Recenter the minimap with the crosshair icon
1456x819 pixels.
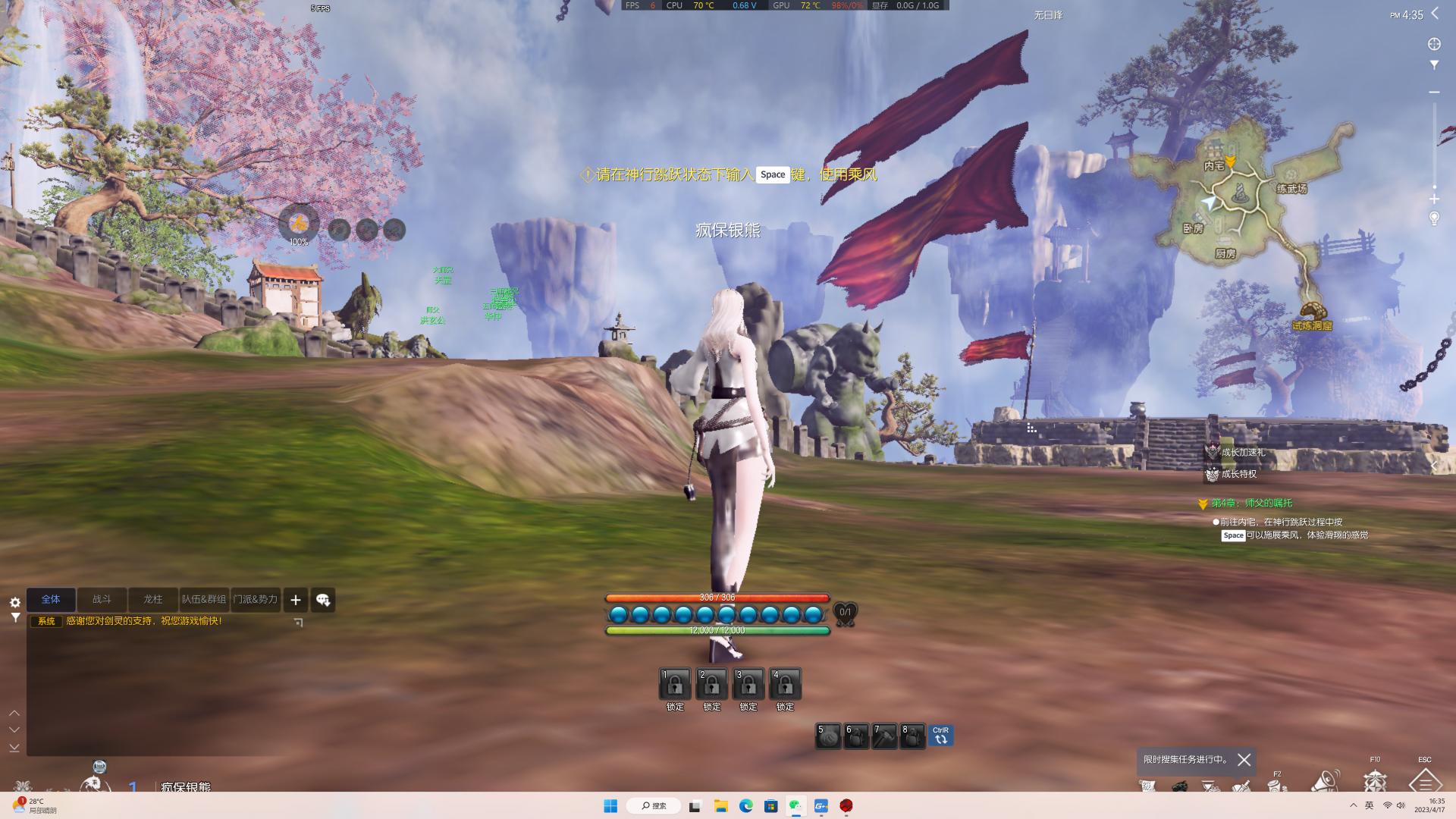coord(1434,44)
